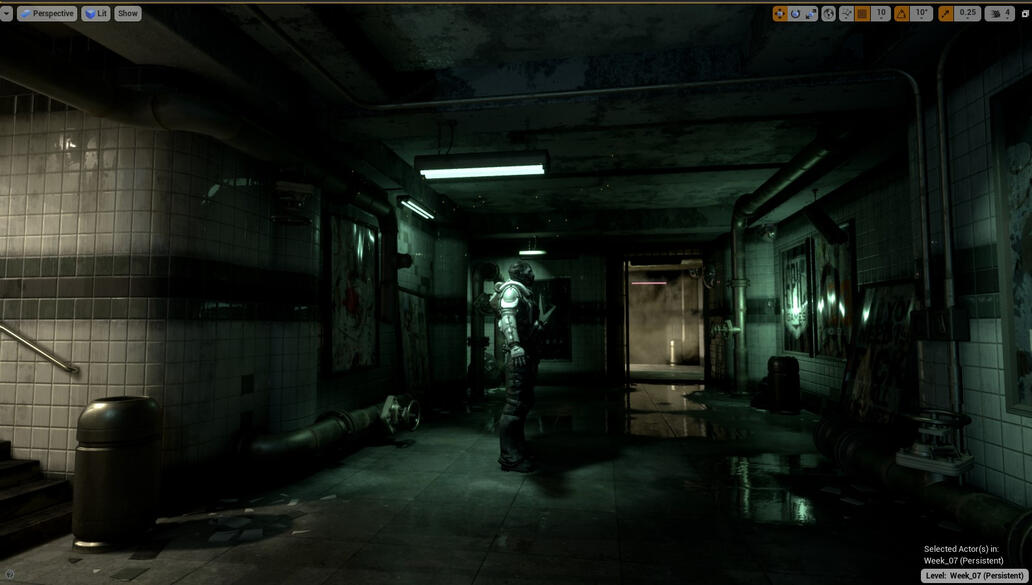Select the translate gizmo tool
Viewport: 1032px width, 585px height.
(780, 13)
